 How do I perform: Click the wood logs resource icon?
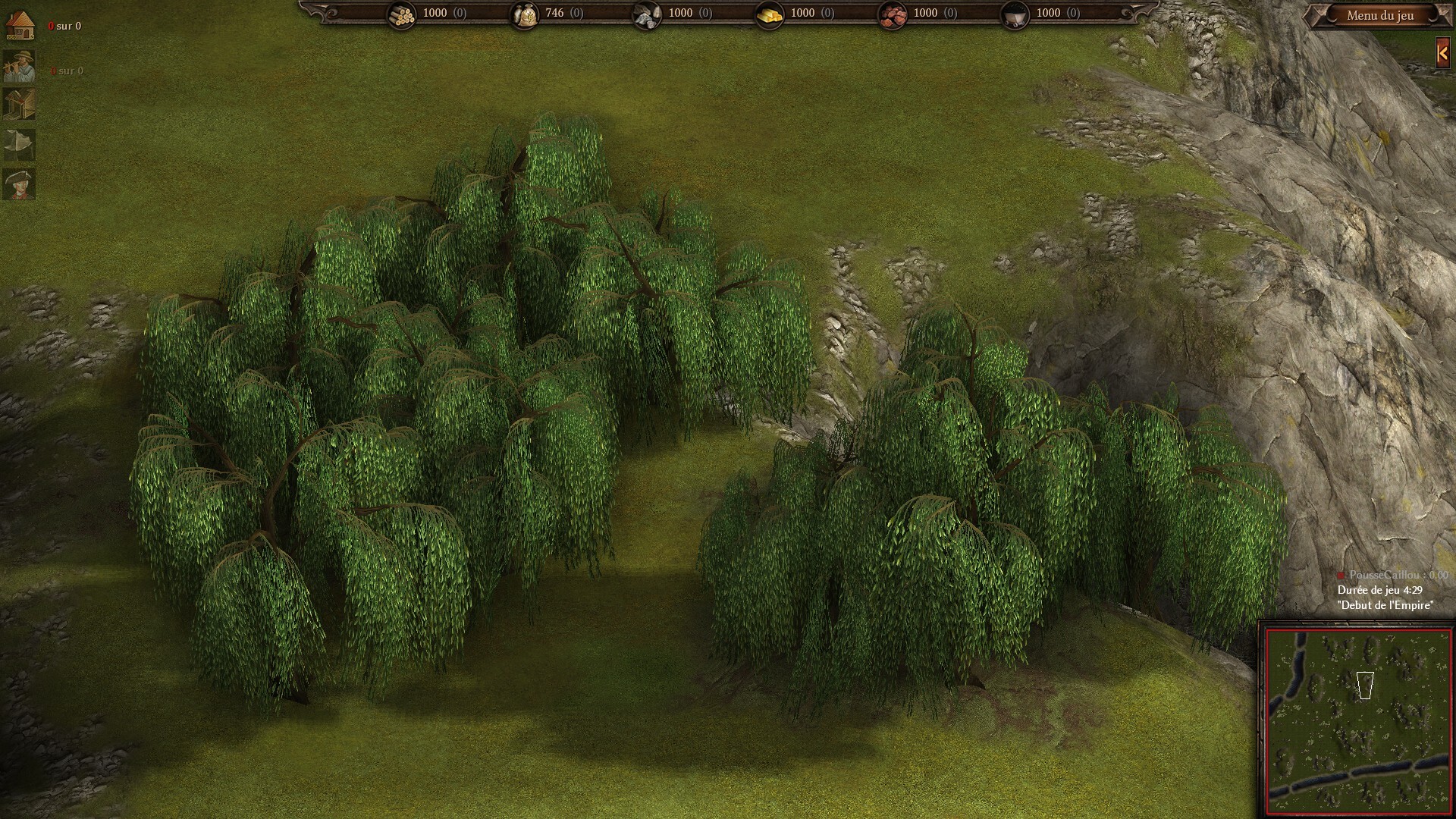(401, 14)
